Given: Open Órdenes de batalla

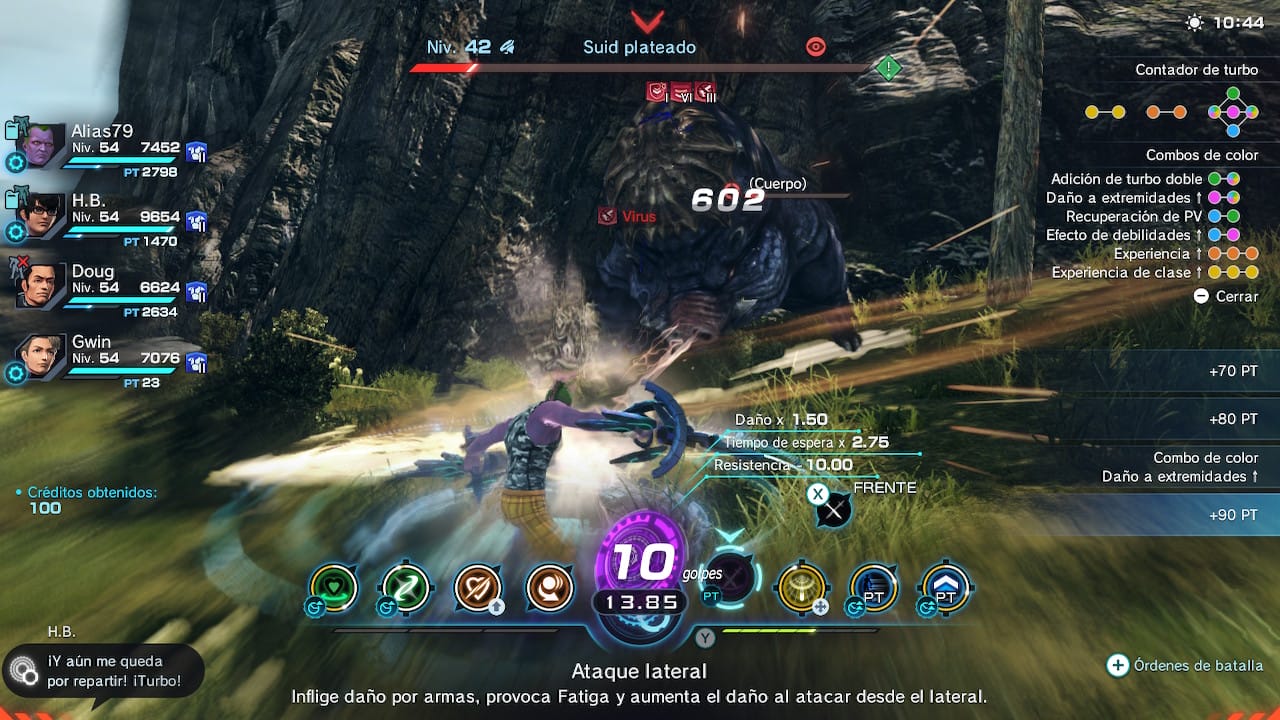Looking at the screenshot, I should click(1186, 665).
